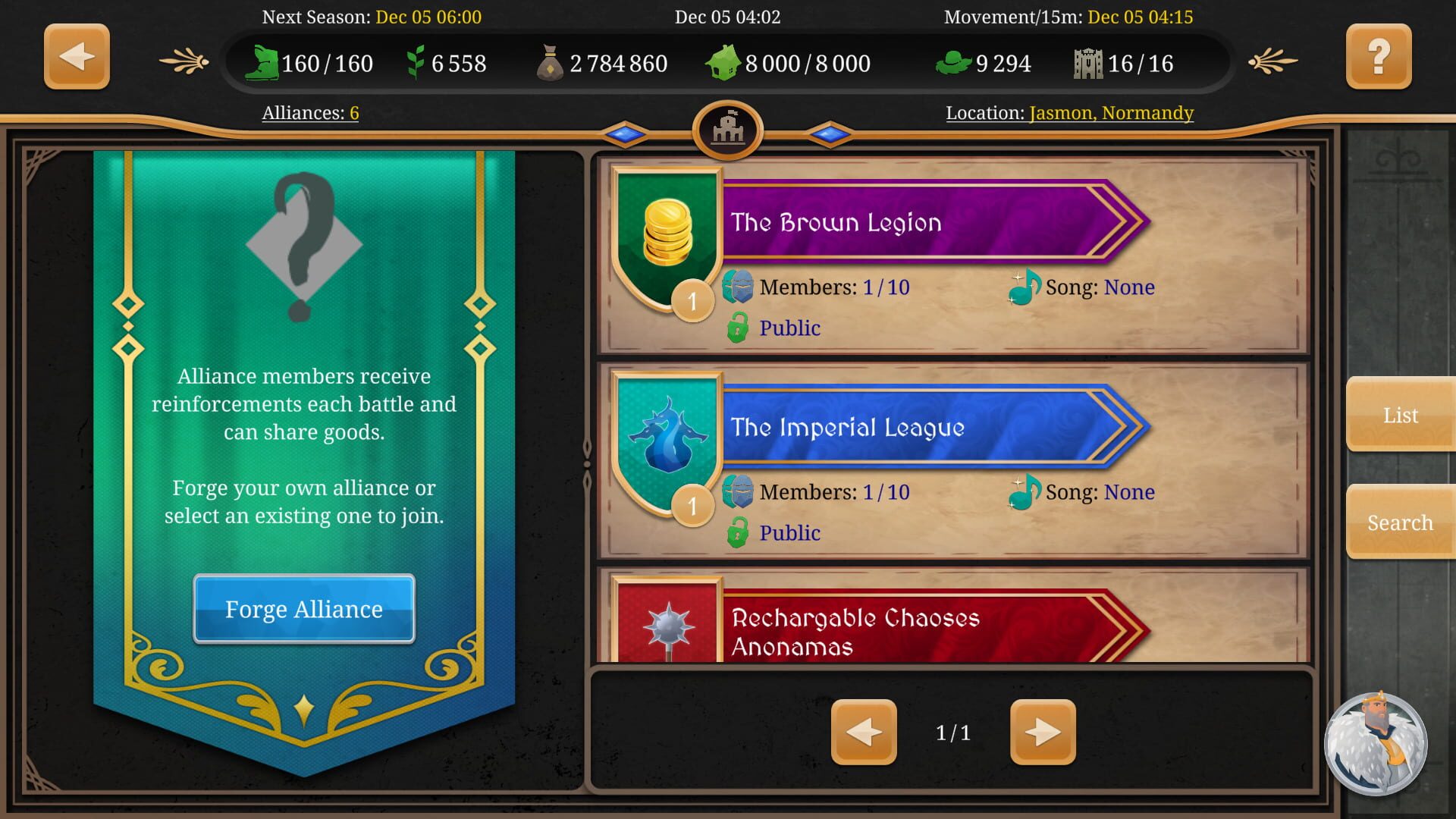This screenshot has width=1456, height=819.
Task: Advance to next page with right arrow
Action: click(x=1044, y=731)
